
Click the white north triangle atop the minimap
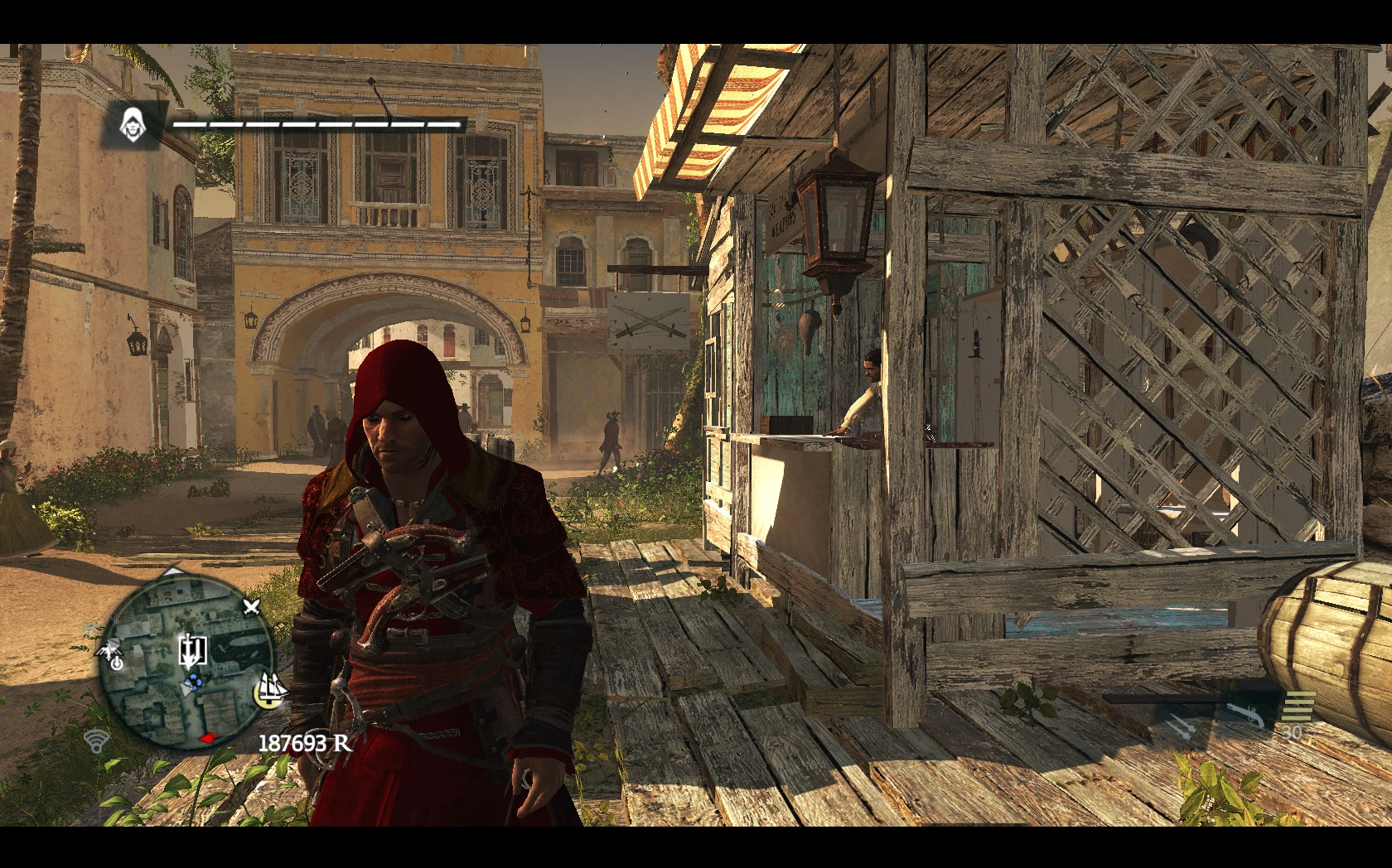tap(173, 571)
